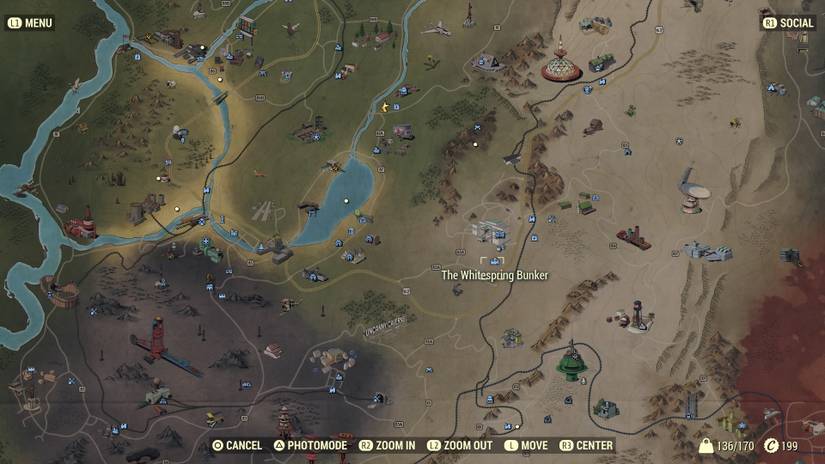Open the Menu button

pos(30,23)
